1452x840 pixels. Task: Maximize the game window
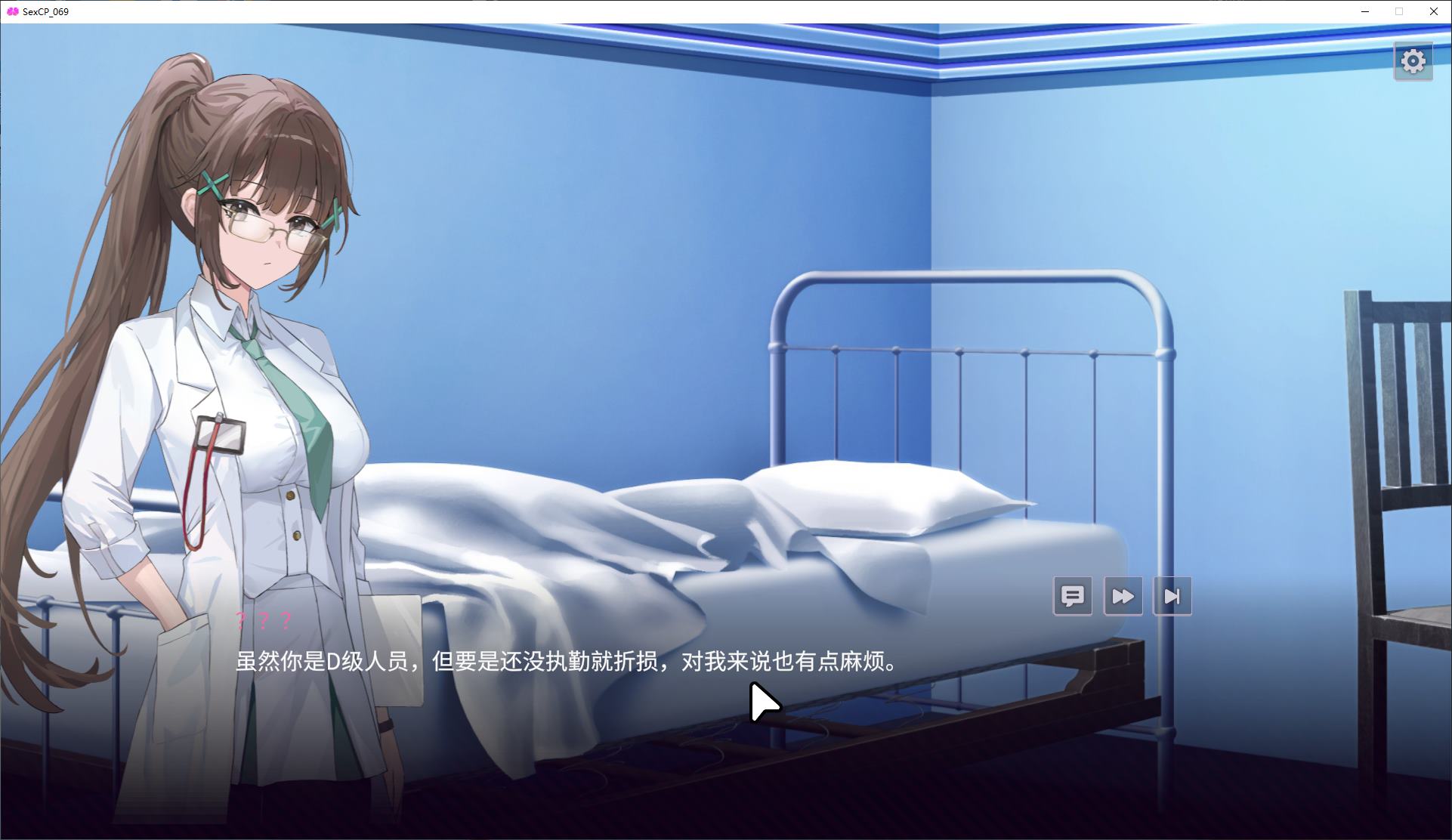(1398, 11)
